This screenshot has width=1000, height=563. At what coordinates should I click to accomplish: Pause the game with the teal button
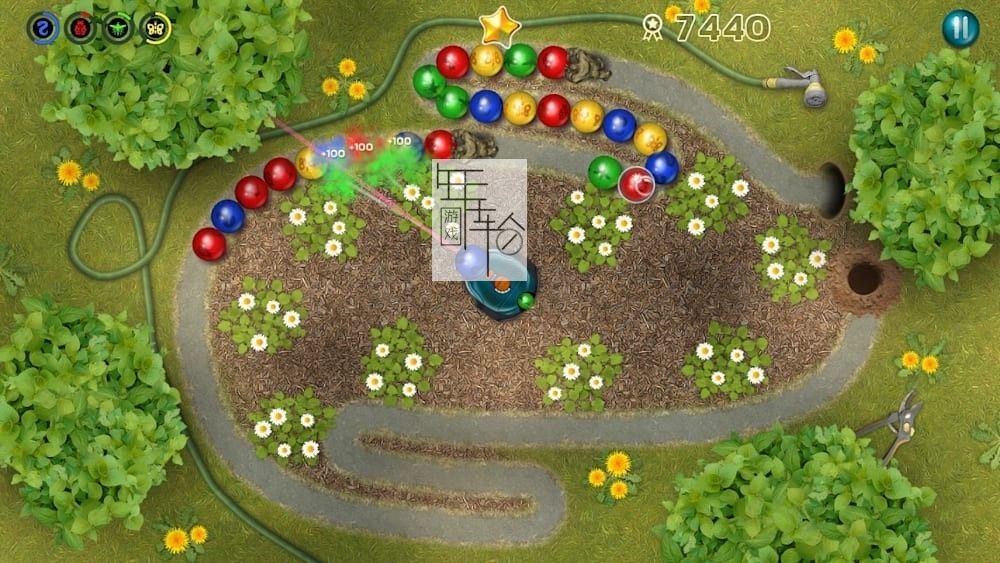coord(960,28)
